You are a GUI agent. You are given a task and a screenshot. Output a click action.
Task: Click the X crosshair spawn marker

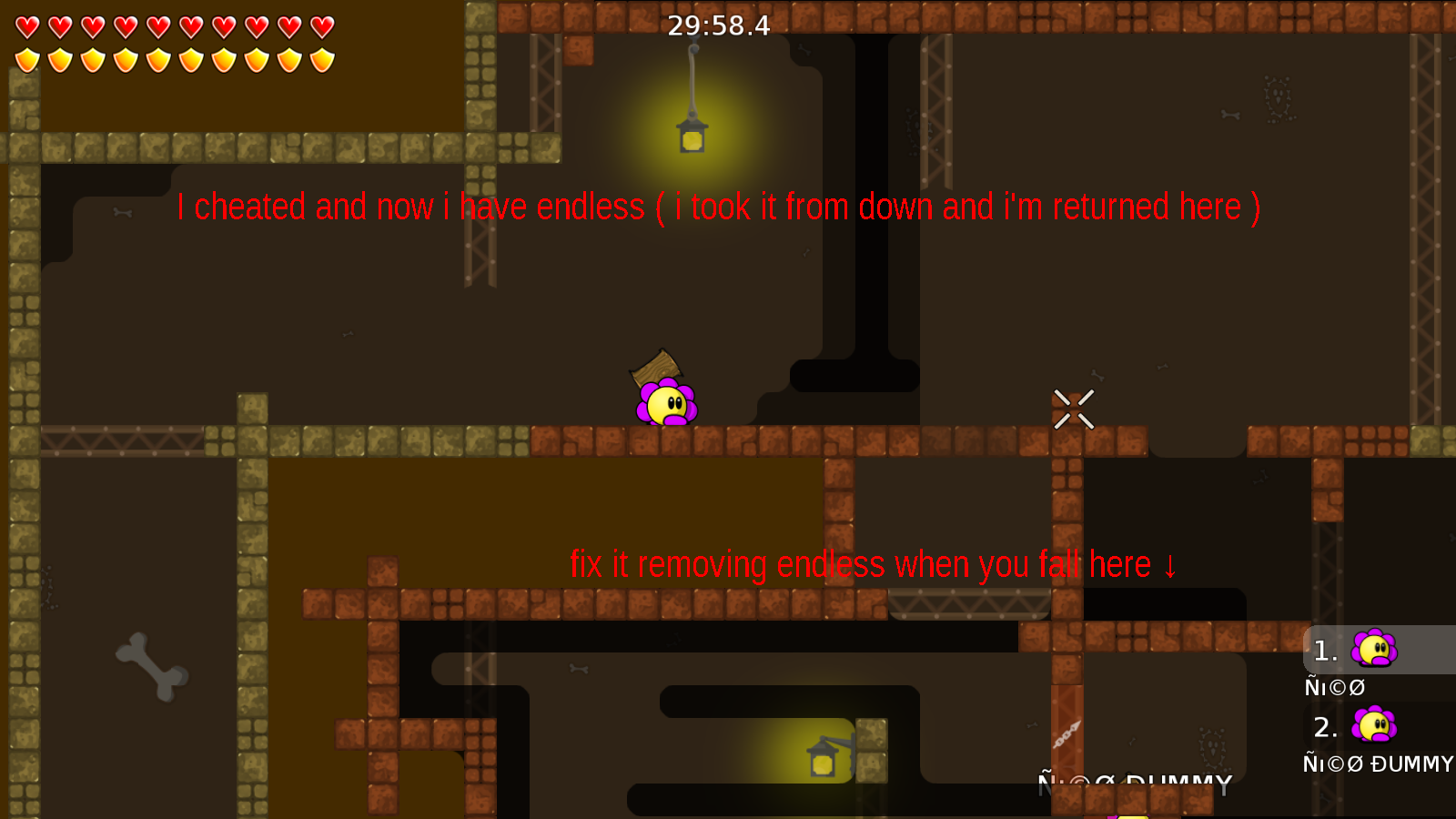(x=1074, y=409)
